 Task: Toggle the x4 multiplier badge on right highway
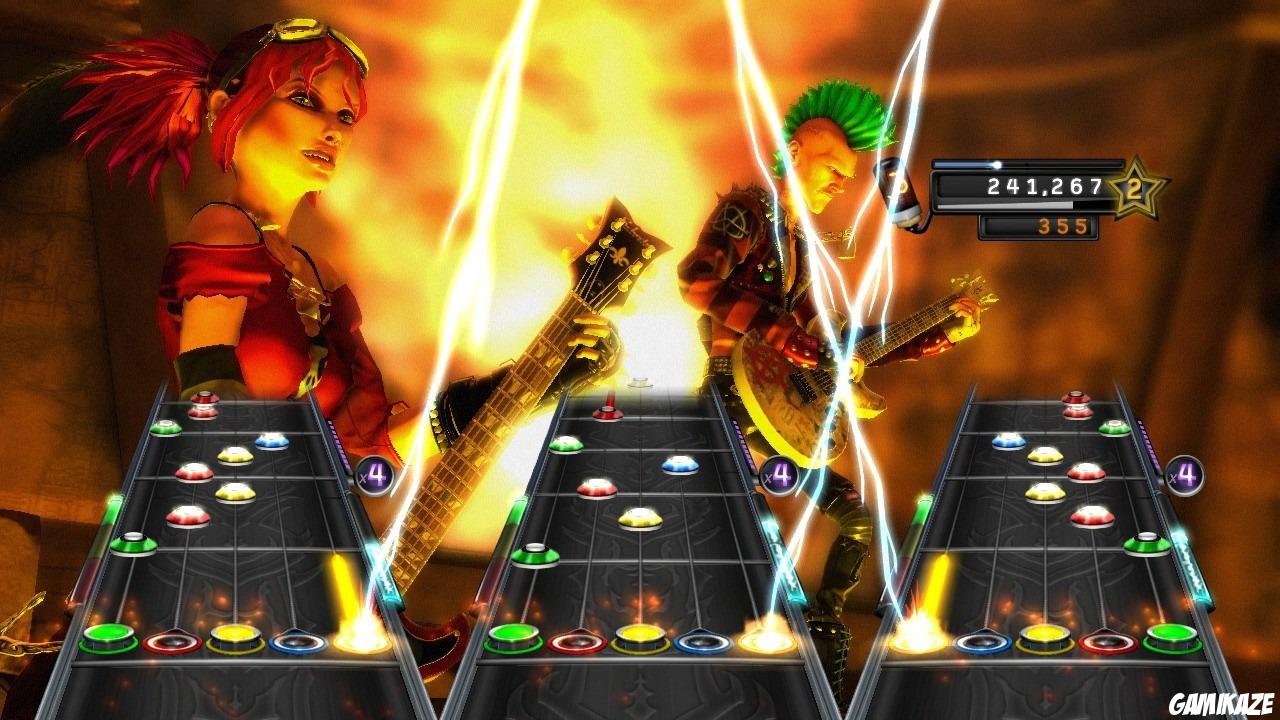point(1183,476)
